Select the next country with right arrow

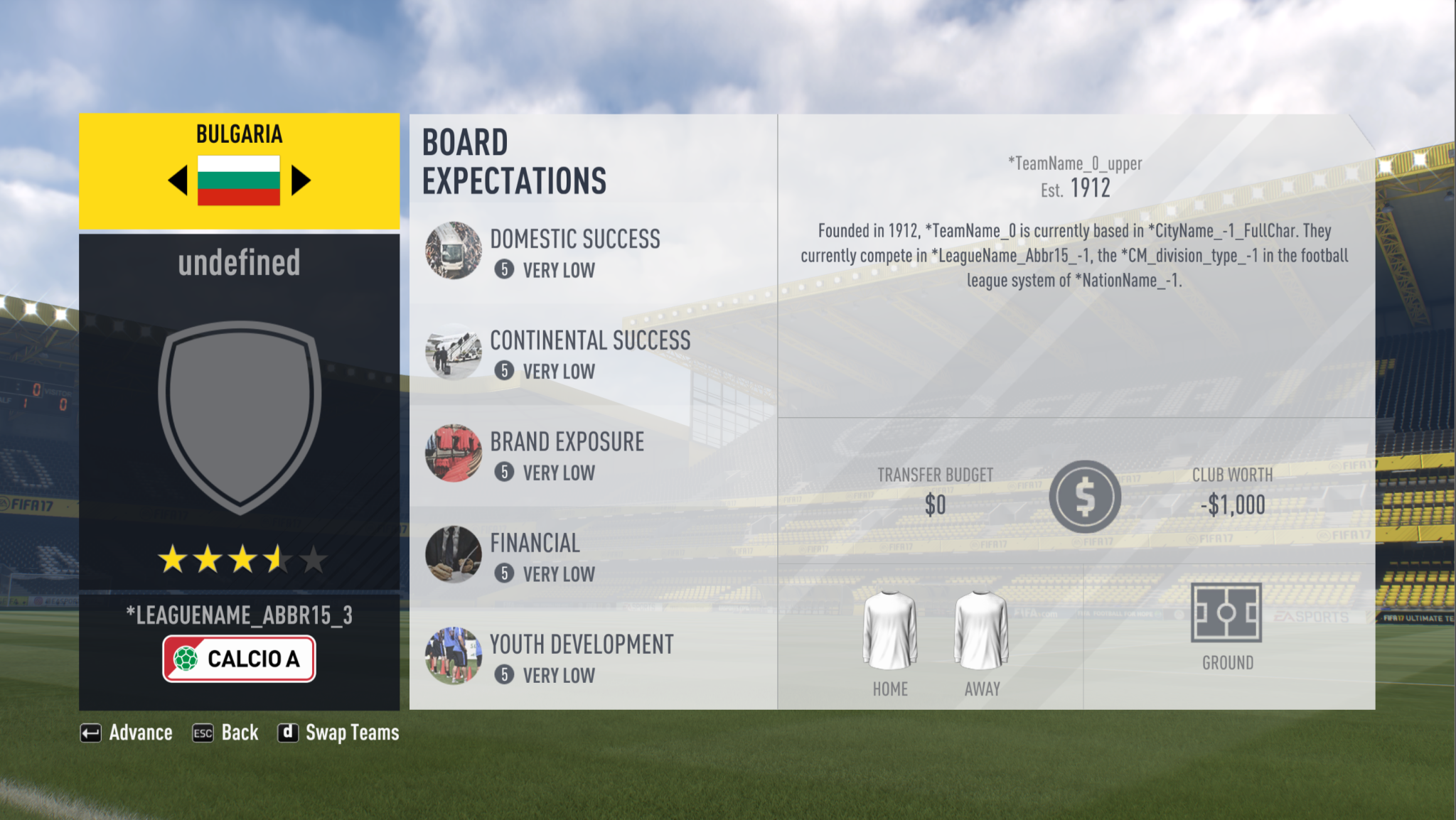301,180
